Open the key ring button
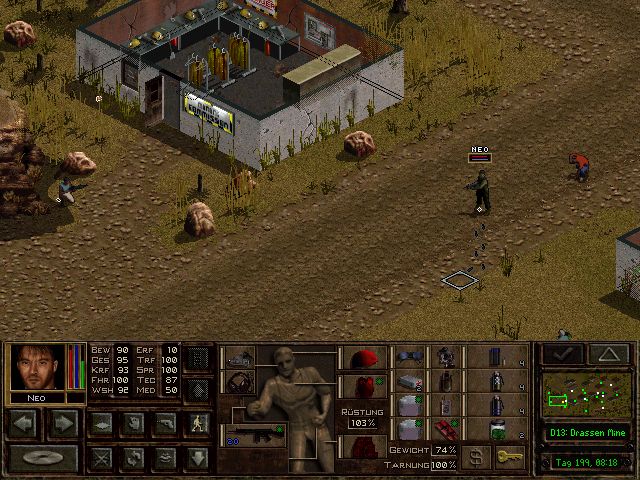The width and height of the screenshot is (640, 480). point(511,457)
